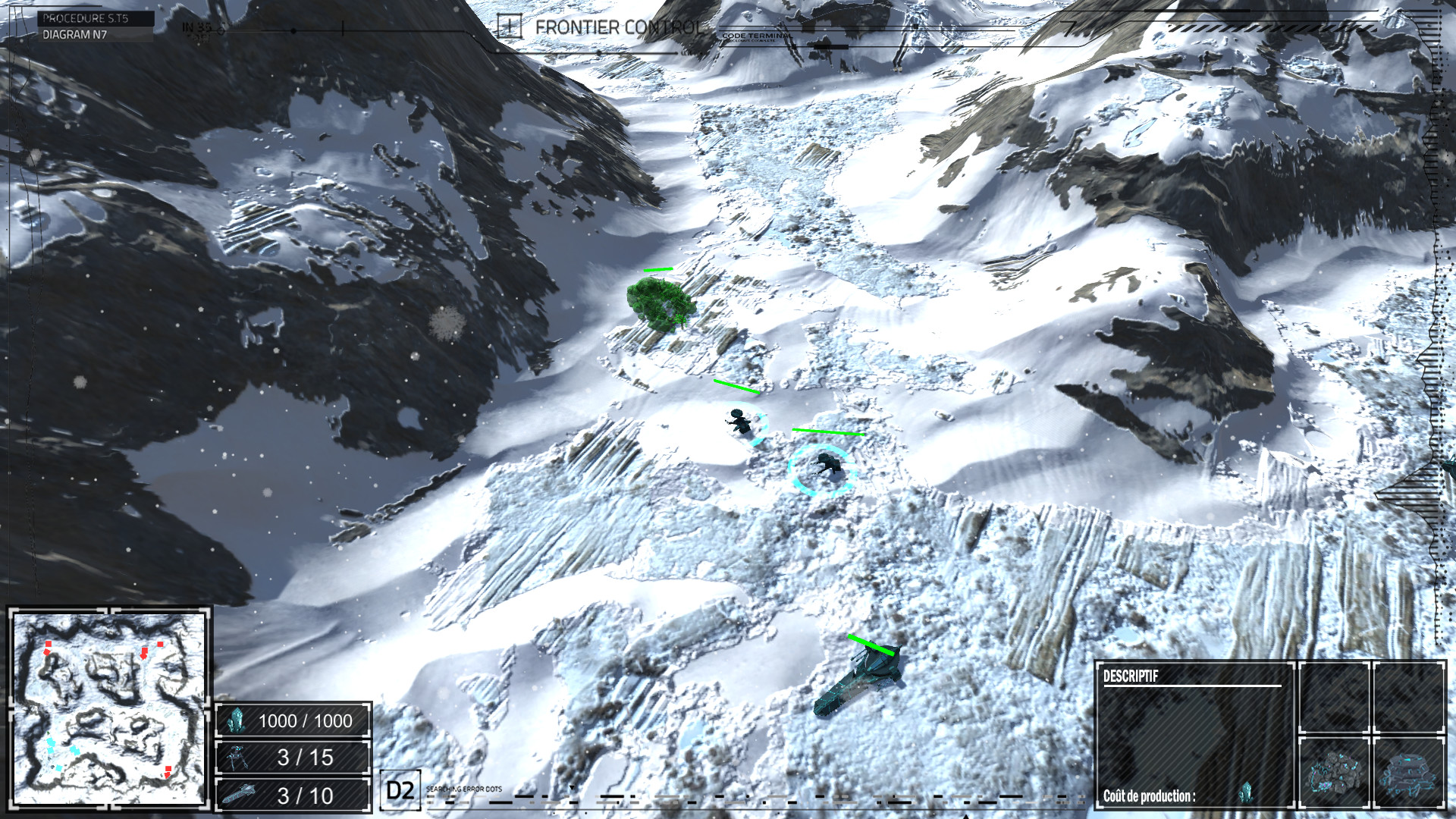This screenshot has width=1456, height=819.
Task: Select the walker unit with the smaller ring
Action: point(742,422)
